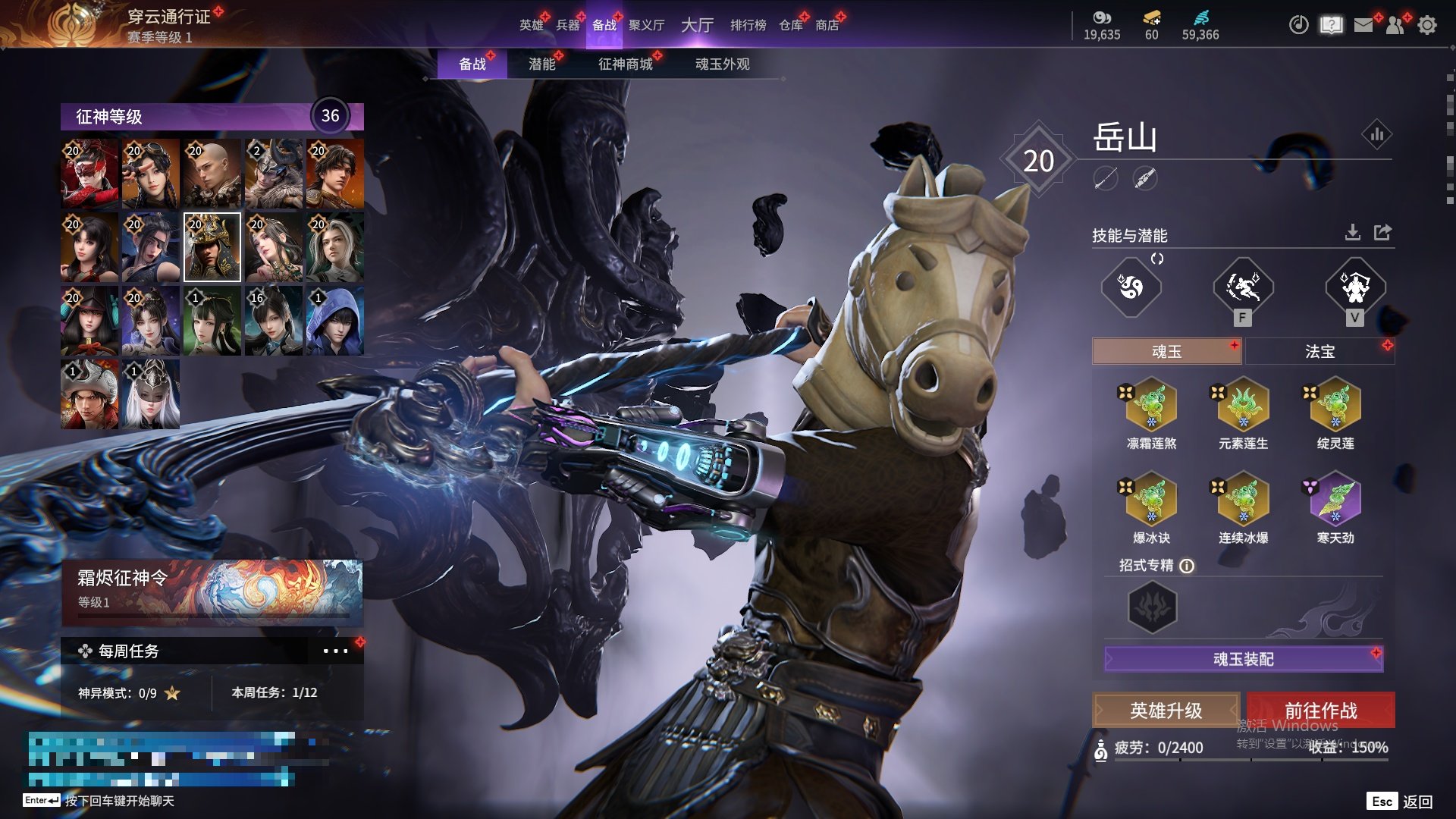Open the 英雄 top menu
Image resolution: width=1456 pixels, height=819 pixels.
(x=531, y=25)
